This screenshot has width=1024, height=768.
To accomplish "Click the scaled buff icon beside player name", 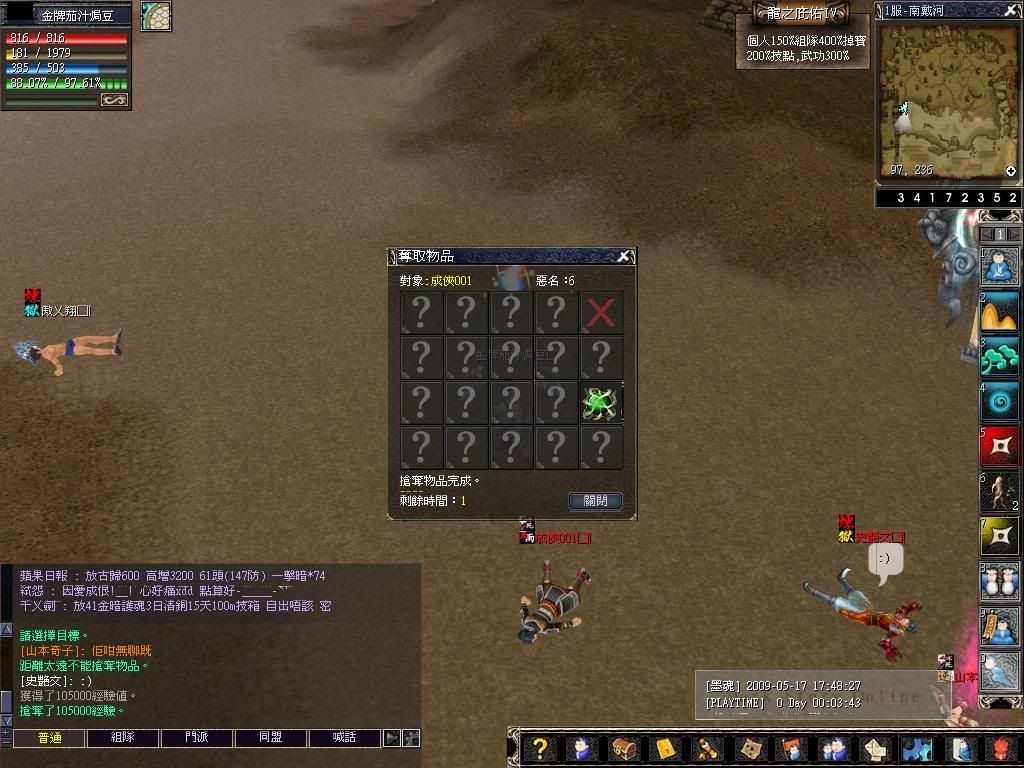I will (x=156, y=16).
